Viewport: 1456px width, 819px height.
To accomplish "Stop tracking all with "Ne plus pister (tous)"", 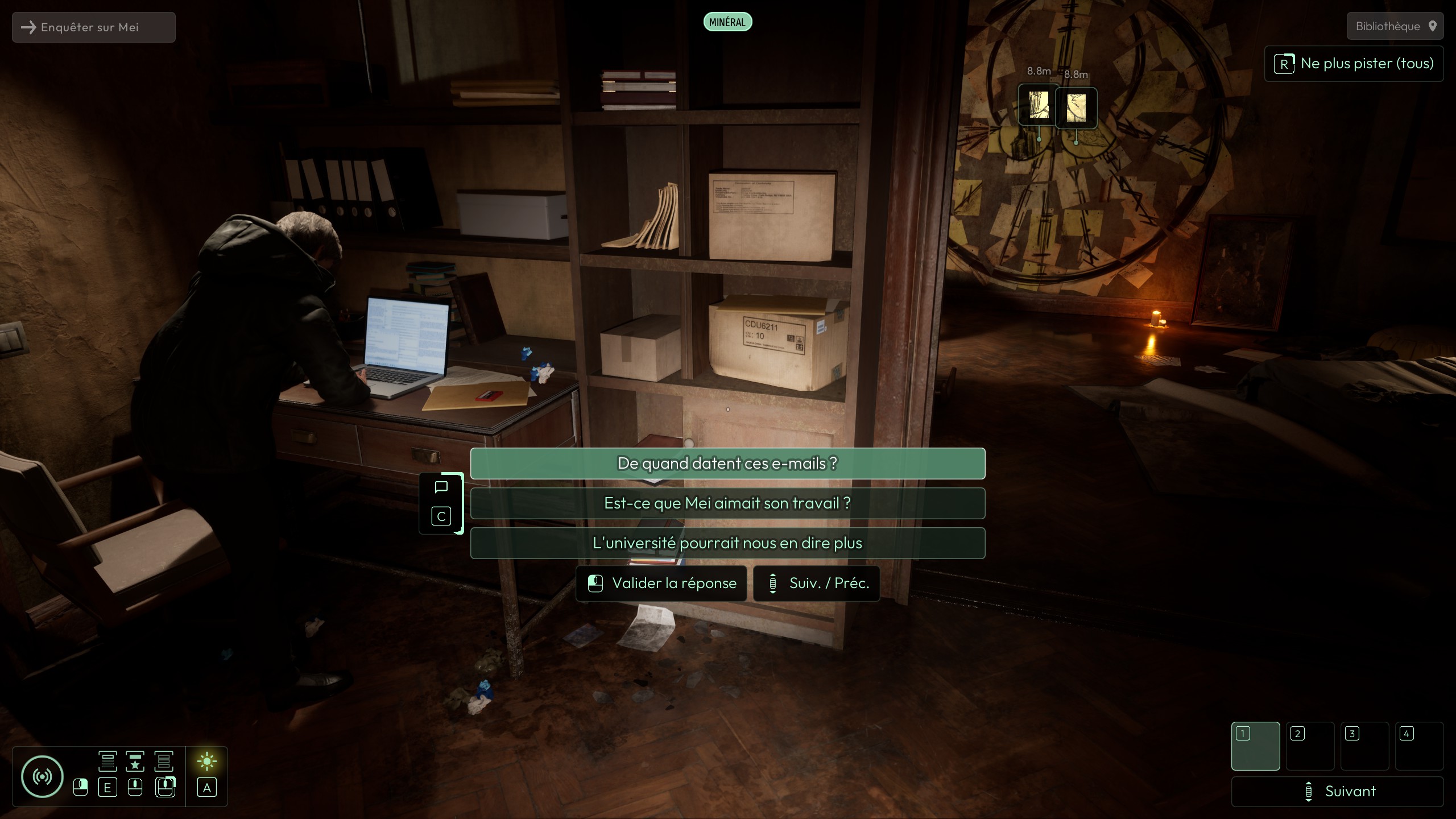I will click(1354, 64).
